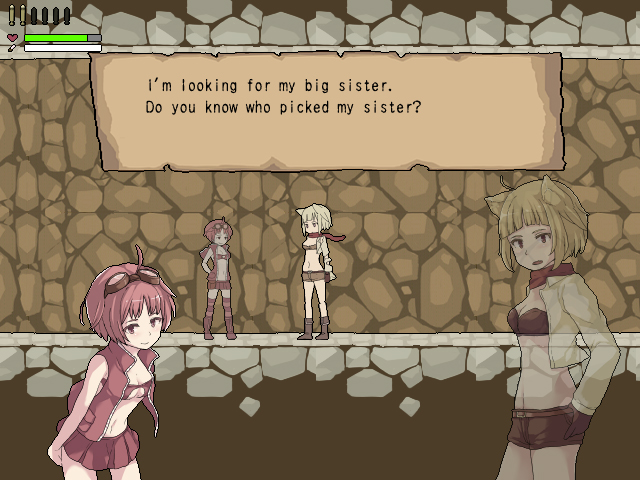Advance the 'looking for my big sister' dialogue box
Viewport: 640px width, 480px height.
pyautogui.click(x=326, y=112)
